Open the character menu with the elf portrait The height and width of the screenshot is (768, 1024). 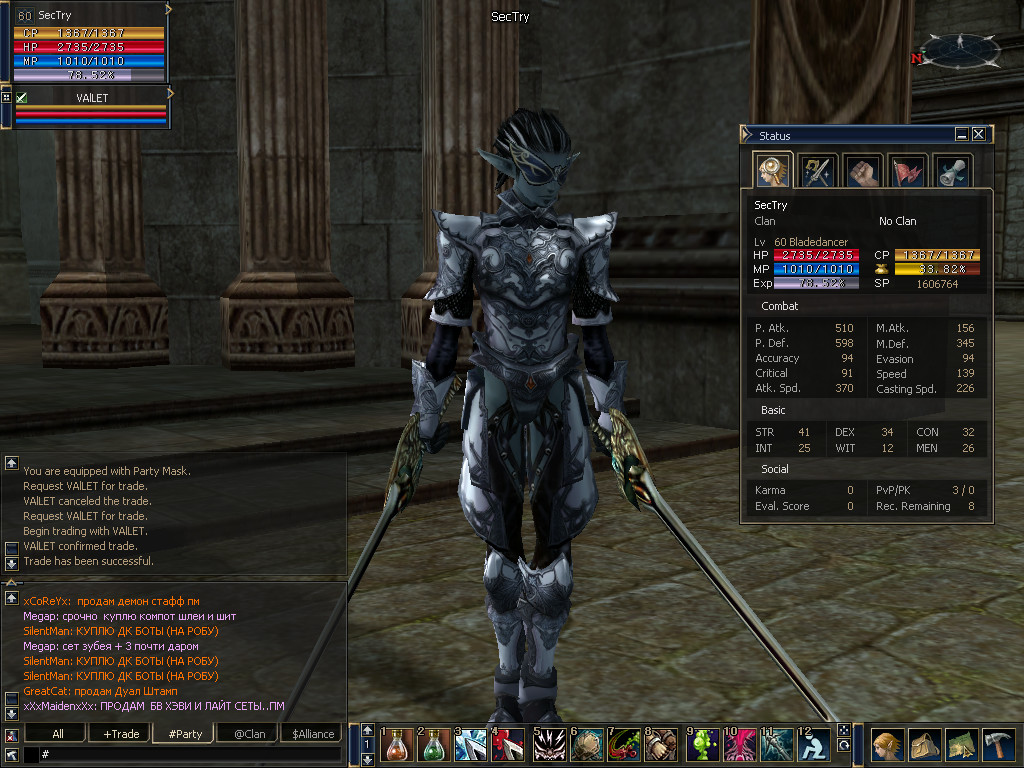[x=887, y=745]
